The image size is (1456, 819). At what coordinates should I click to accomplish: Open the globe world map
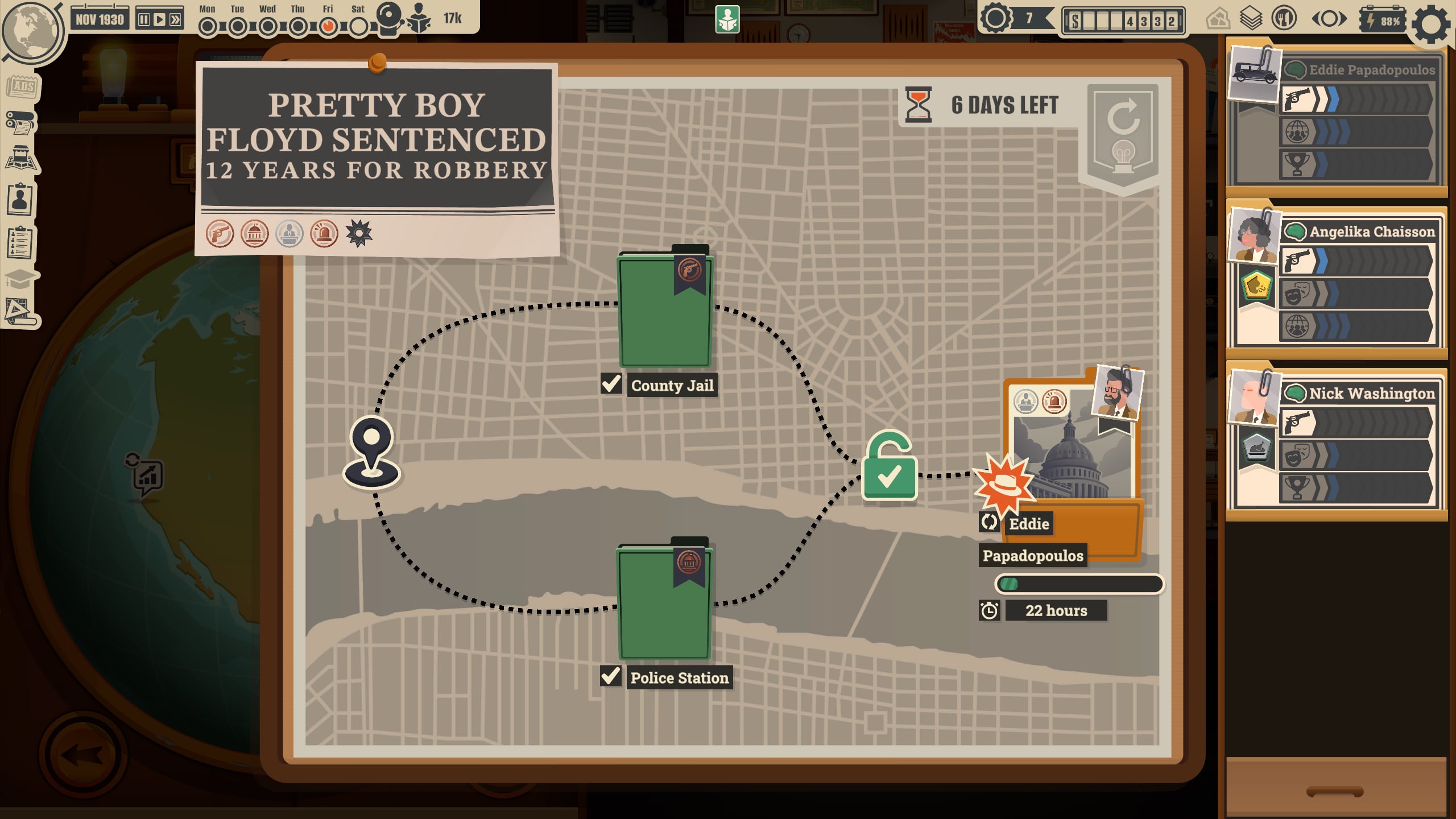point(32,30)
